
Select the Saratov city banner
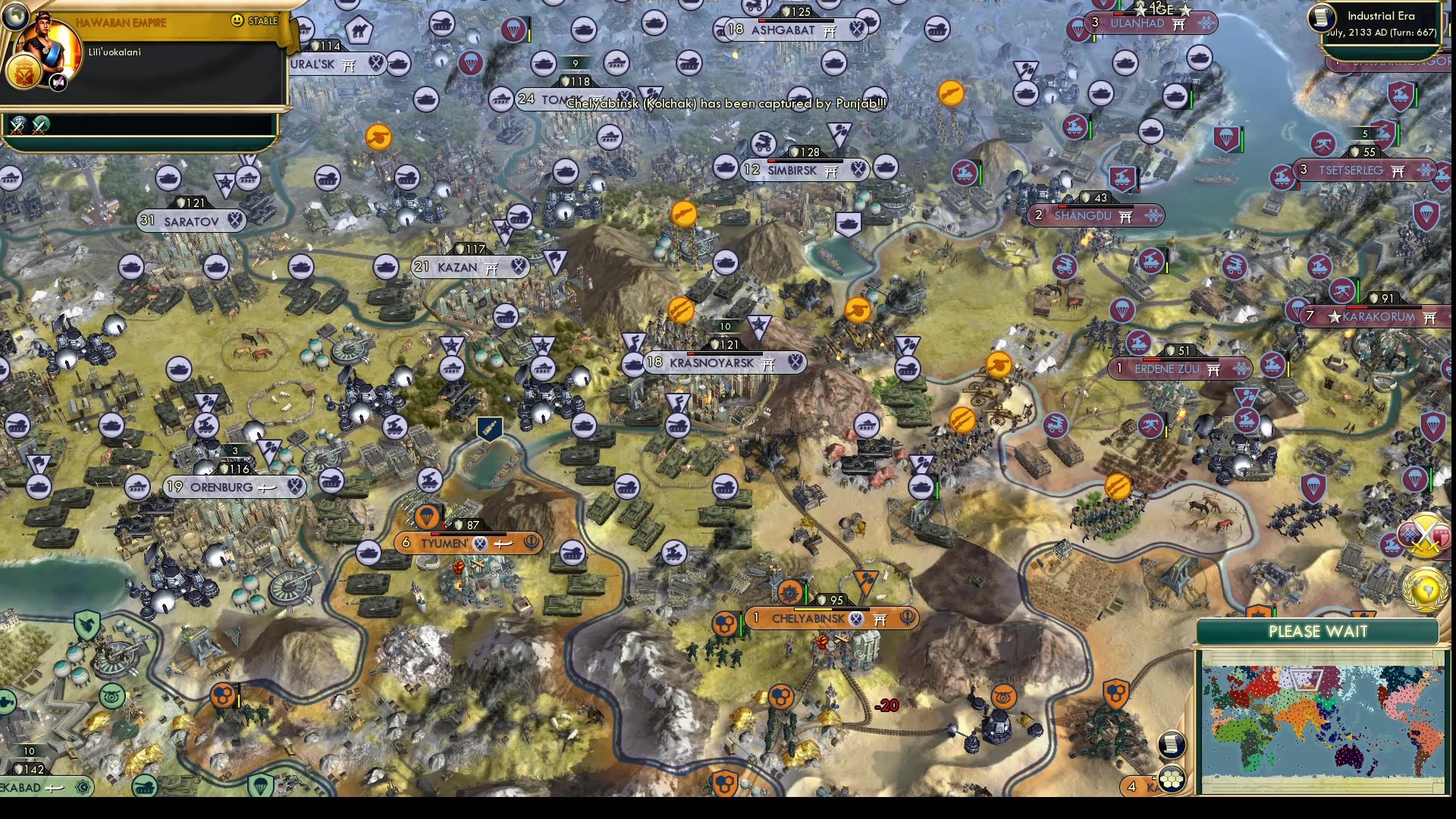tap(188, 221)
